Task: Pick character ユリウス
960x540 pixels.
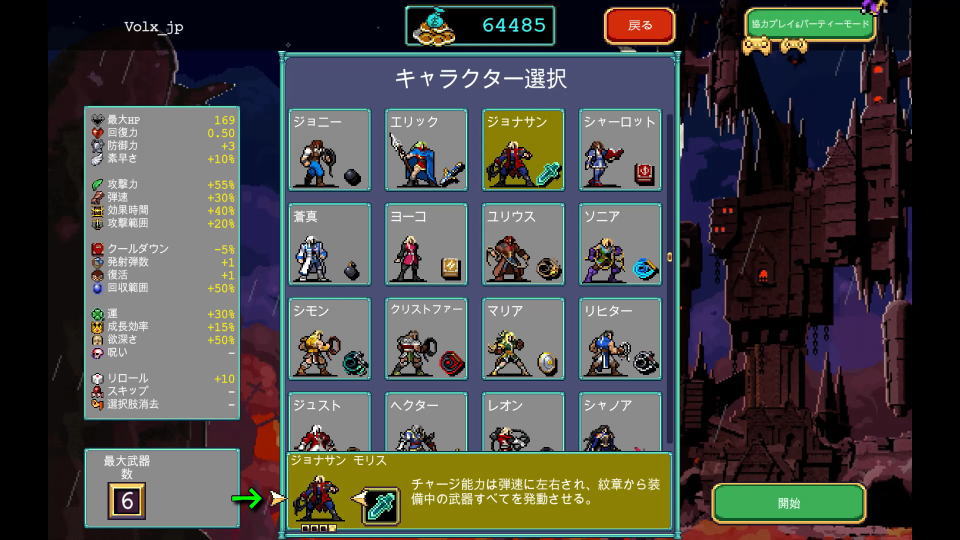Action: 523,245
